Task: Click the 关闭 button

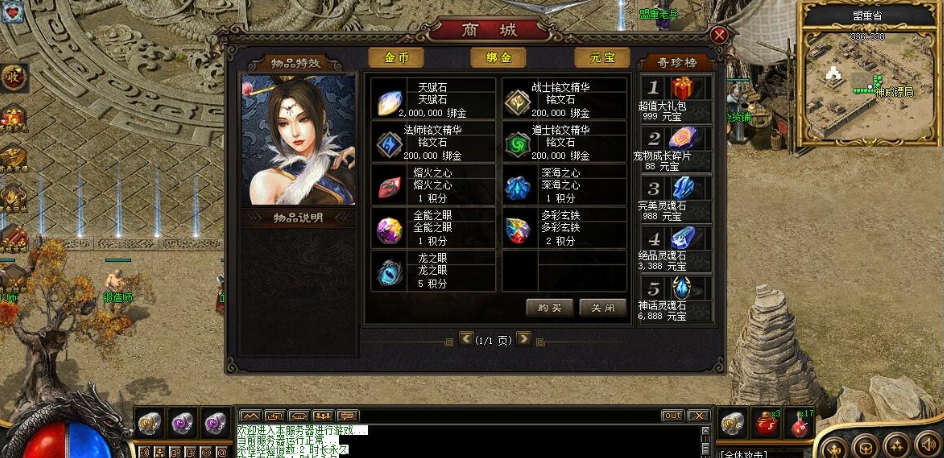Action: 602,307
